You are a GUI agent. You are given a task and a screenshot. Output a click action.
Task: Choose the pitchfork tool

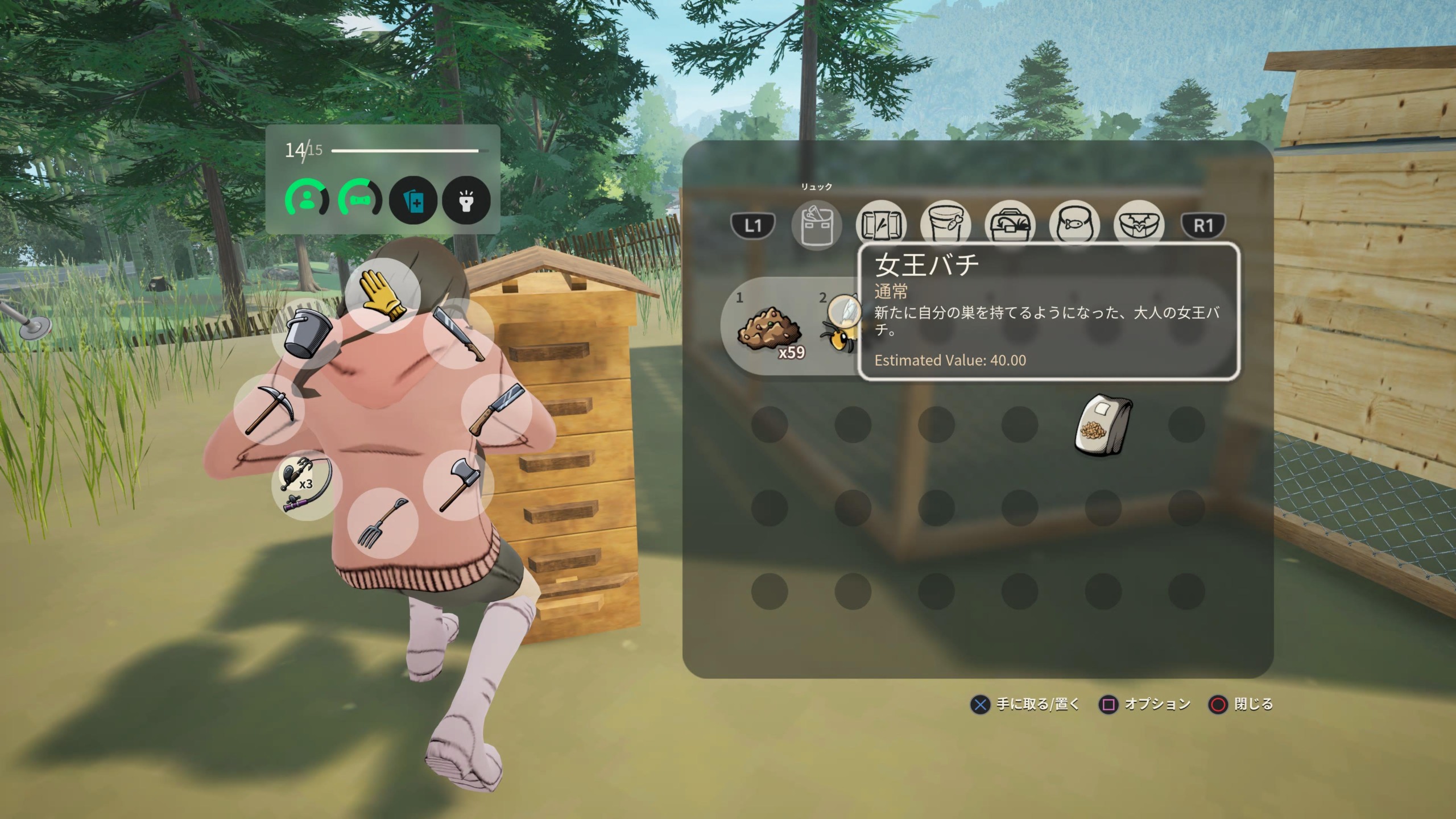(382, 523)
